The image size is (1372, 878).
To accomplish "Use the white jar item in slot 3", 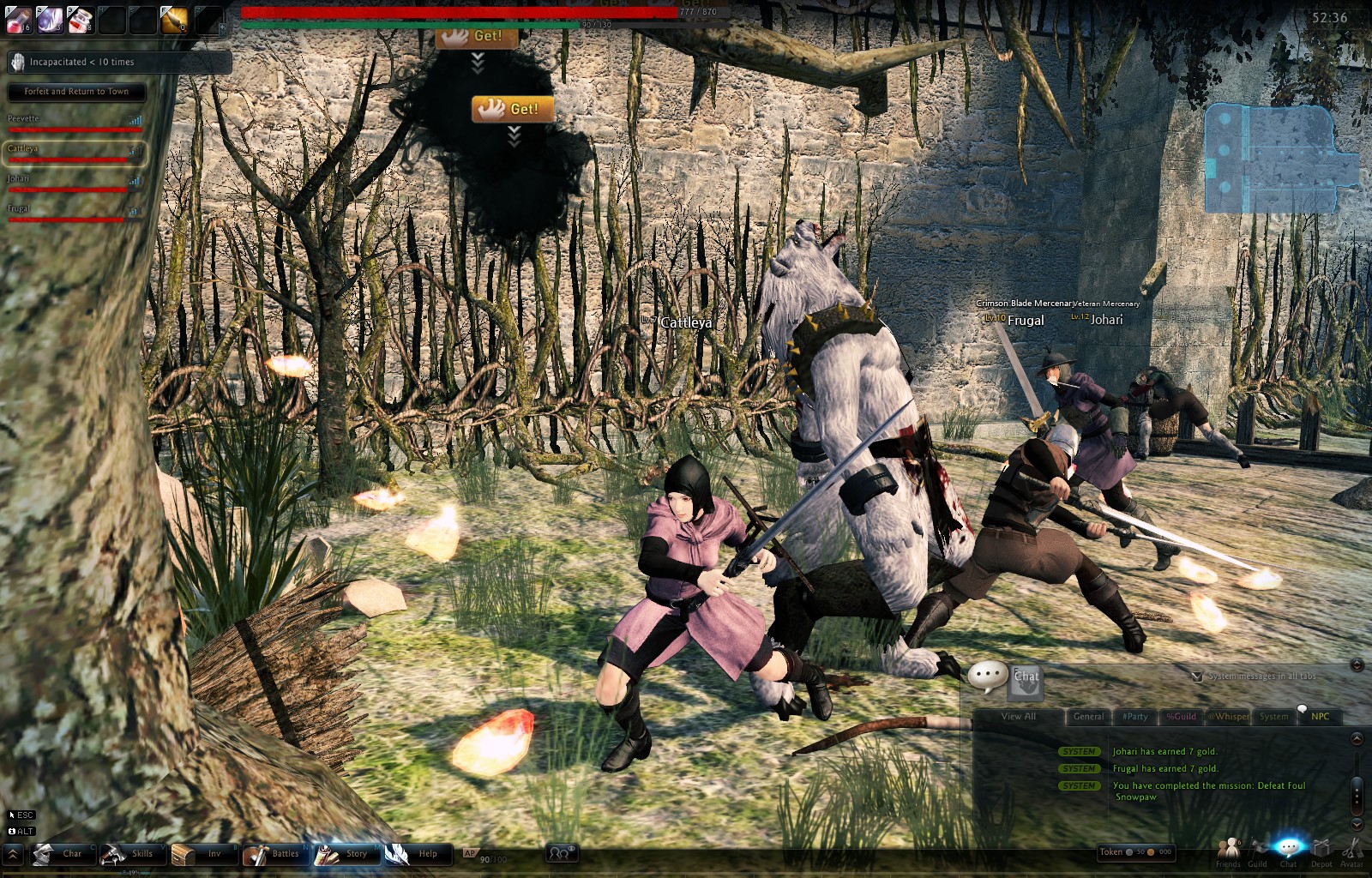I will (81, 20).
